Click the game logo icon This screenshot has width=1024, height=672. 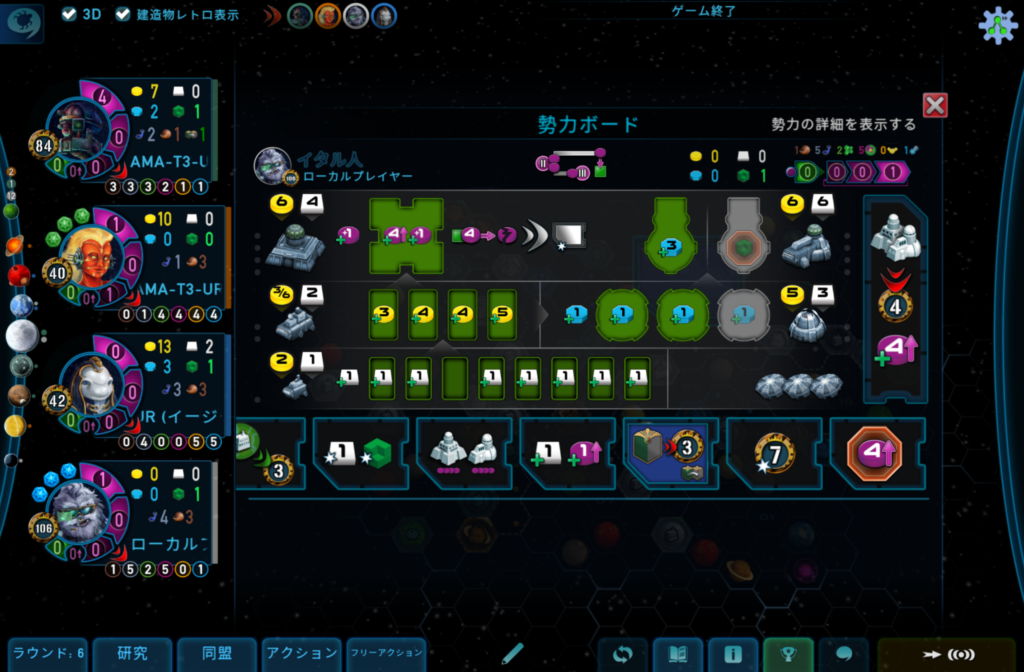pyautogui.click(x=24, y=24)
